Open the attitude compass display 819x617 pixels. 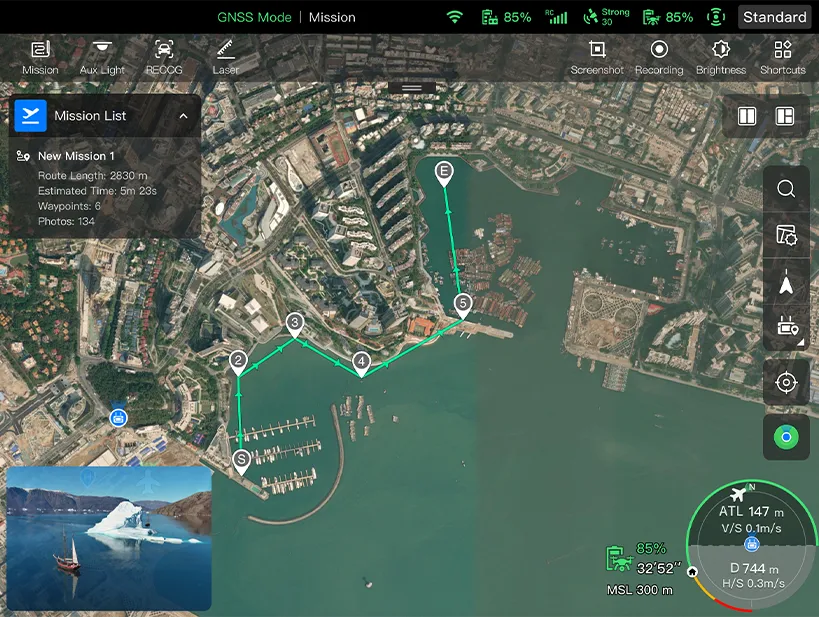[x=751, y=545]
